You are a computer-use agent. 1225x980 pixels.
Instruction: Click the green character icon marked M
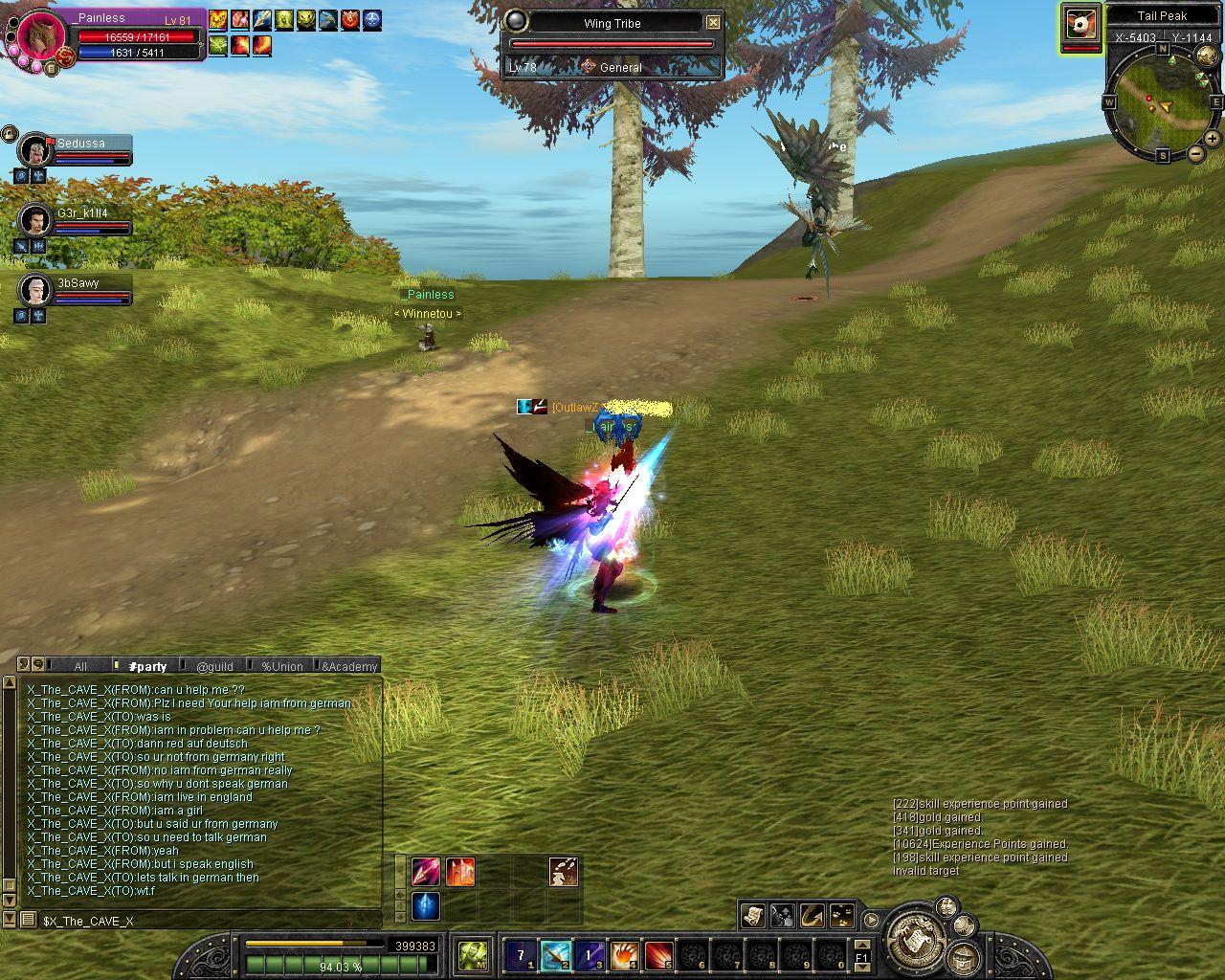(x=474, y=954)
